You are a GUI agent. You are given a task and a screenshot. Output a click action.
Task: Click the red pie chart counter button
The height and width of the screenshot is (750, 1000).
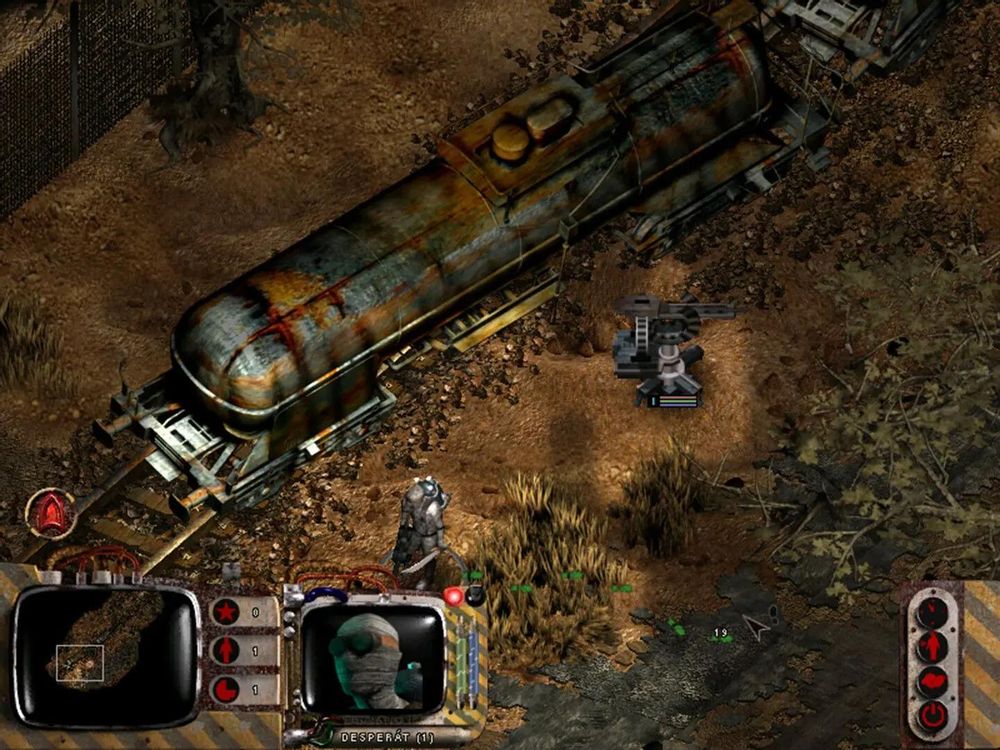coord(226,689)
